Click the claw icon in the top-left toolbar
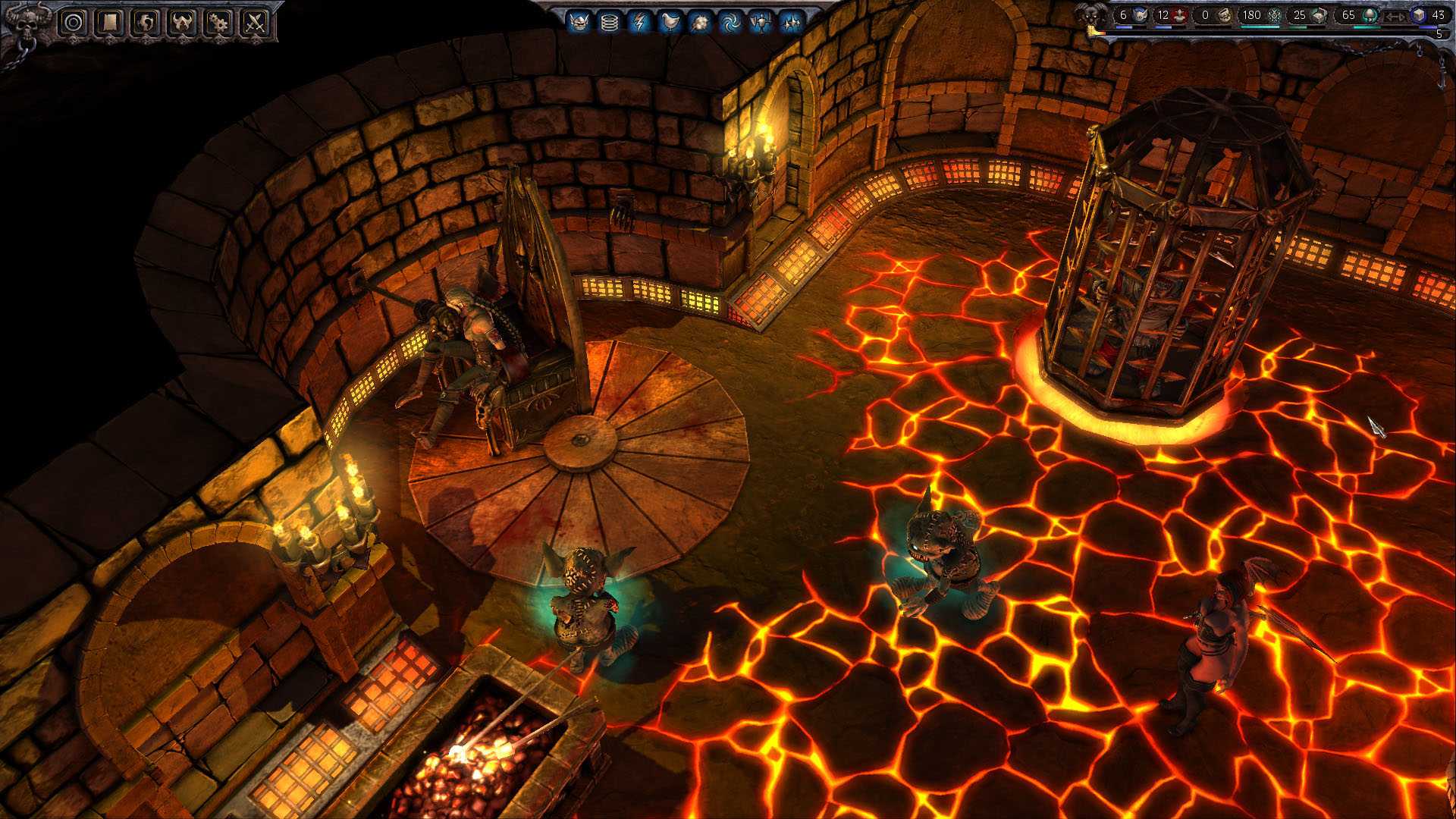The height and width of the screenshot is (819, 1456). click(x=145, y=21)
